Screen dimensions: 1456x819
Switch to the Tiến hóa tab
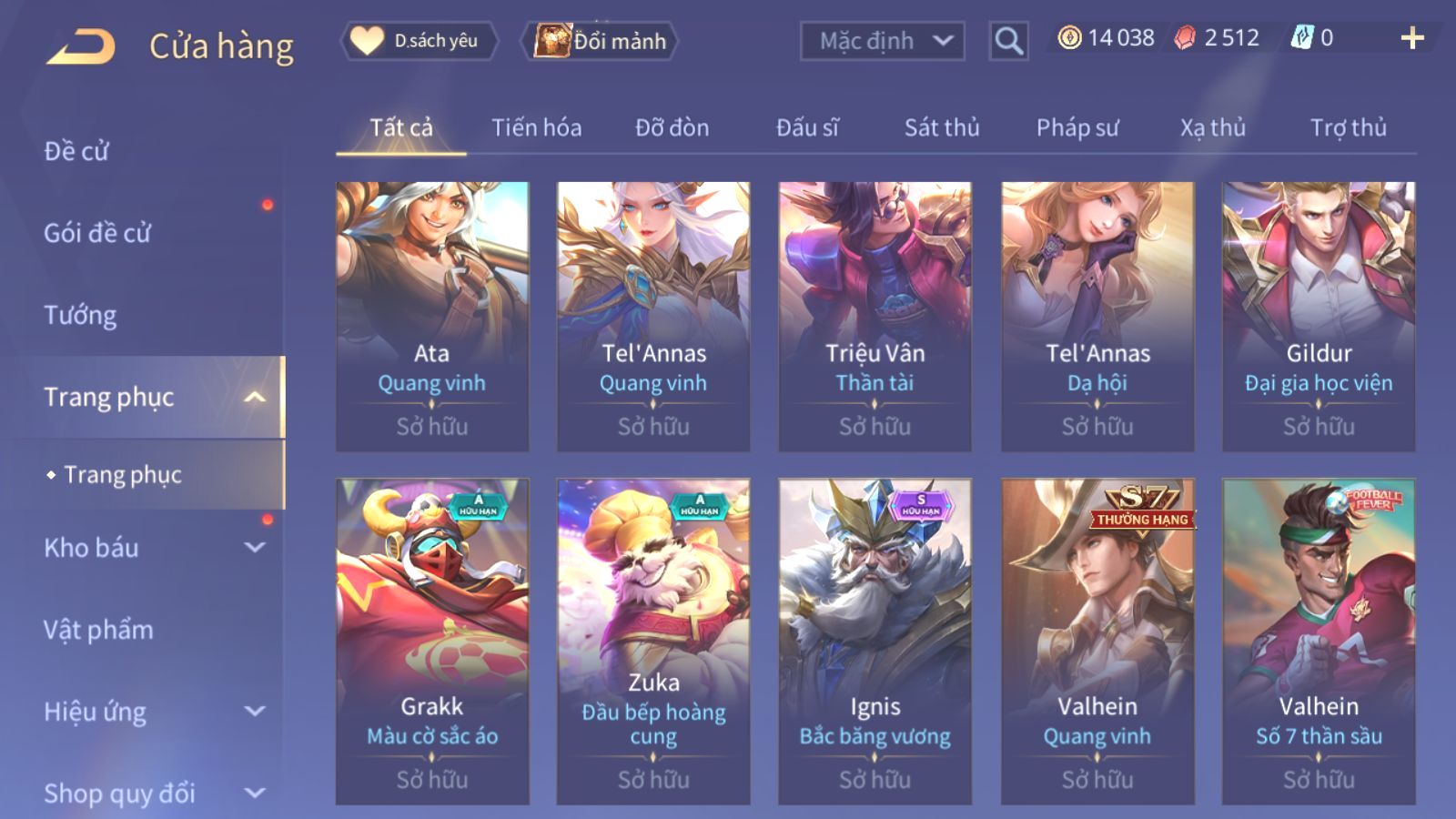(536, 127)
